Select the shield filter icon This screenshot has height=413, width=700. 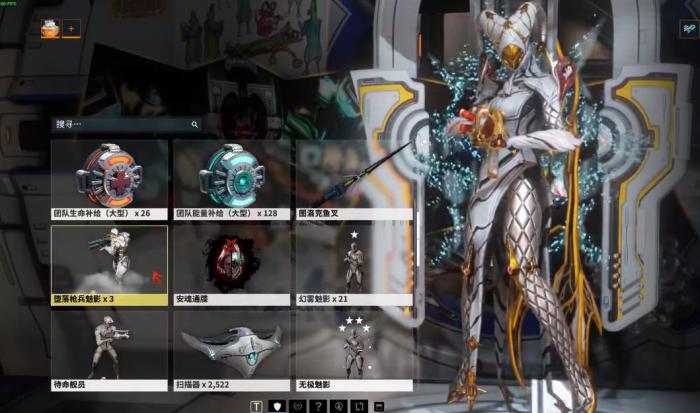pyautogui.click(x=277, y=406)
